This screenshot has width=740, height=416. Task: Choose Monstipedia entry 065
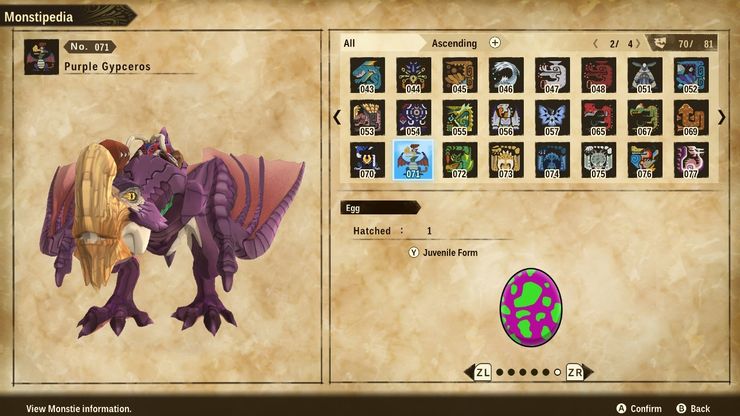coord(598,118)
